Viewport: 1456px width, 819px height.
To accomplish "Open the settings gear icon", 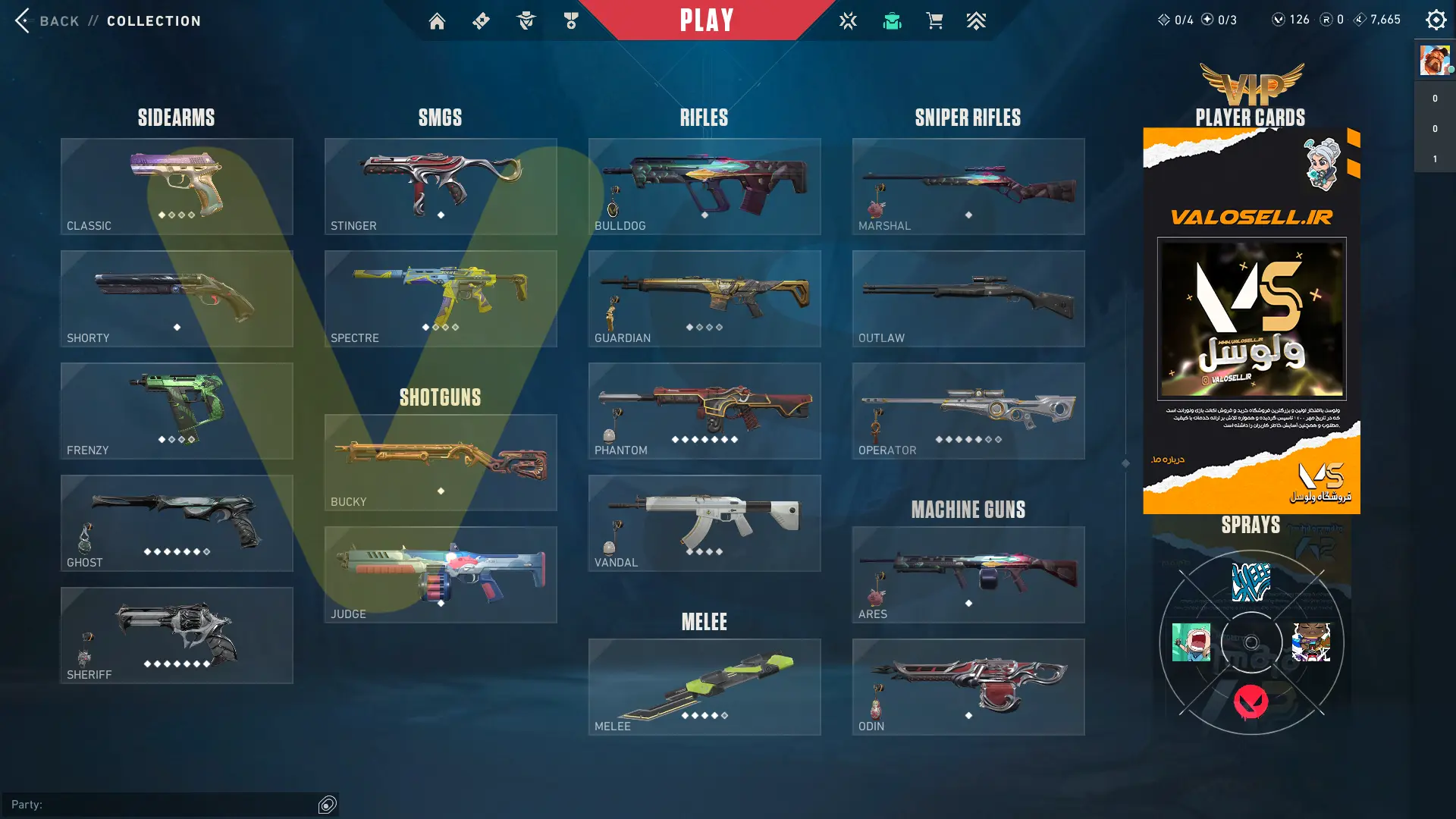I will point(1436,20).
